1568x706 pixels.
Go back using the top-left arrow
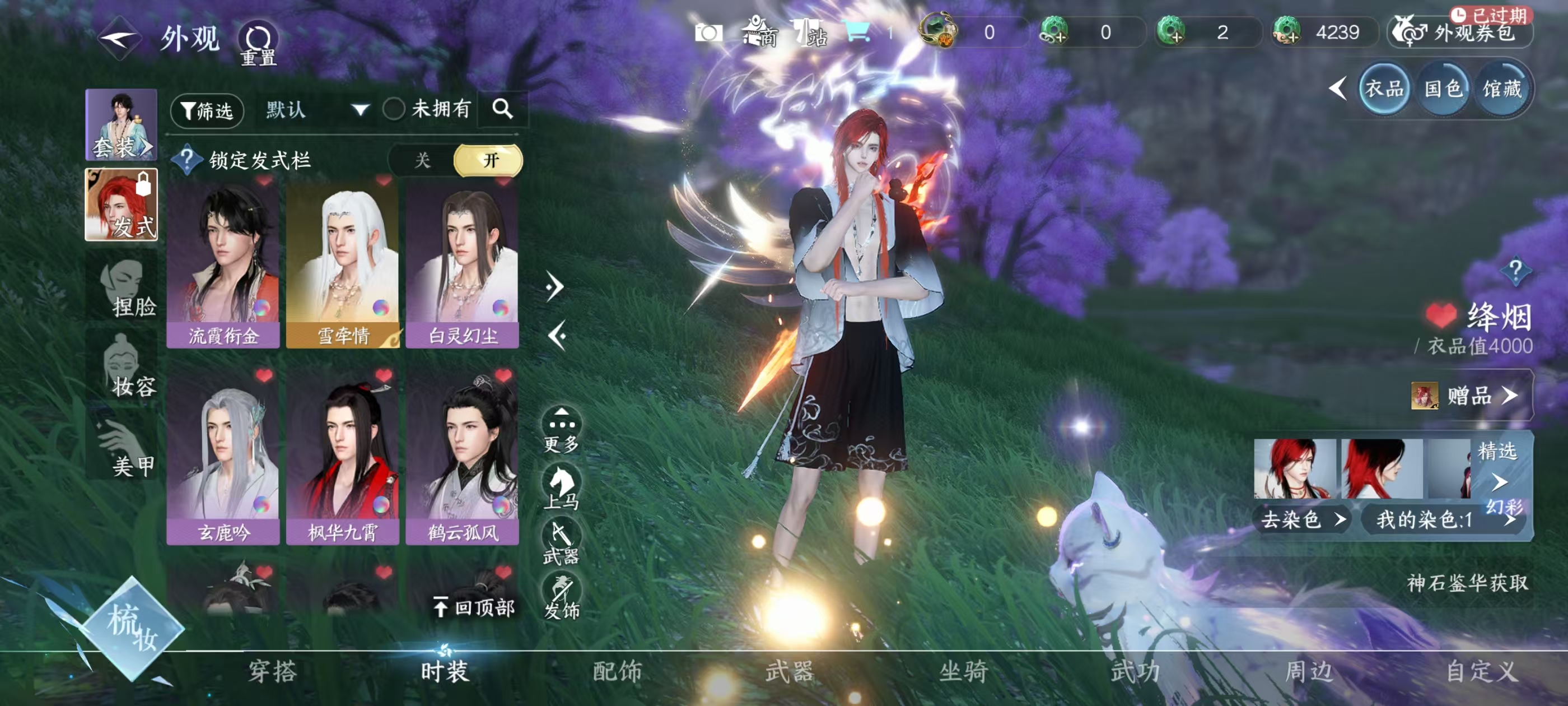click(x=120, y=38)
